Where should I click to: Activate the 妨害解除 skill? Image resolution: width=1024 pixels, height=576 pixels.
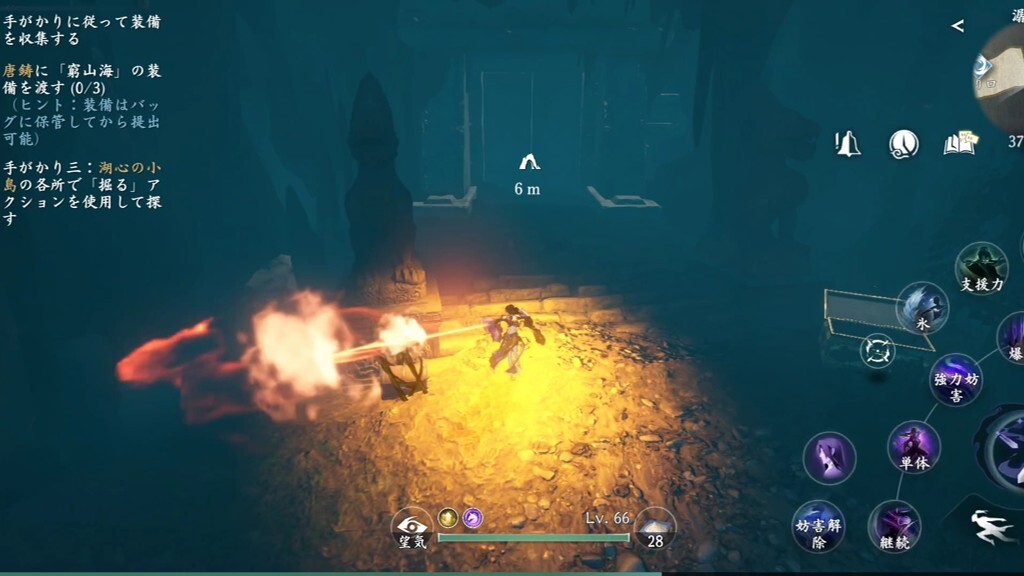pyautogui.click(x=818, y=526)
